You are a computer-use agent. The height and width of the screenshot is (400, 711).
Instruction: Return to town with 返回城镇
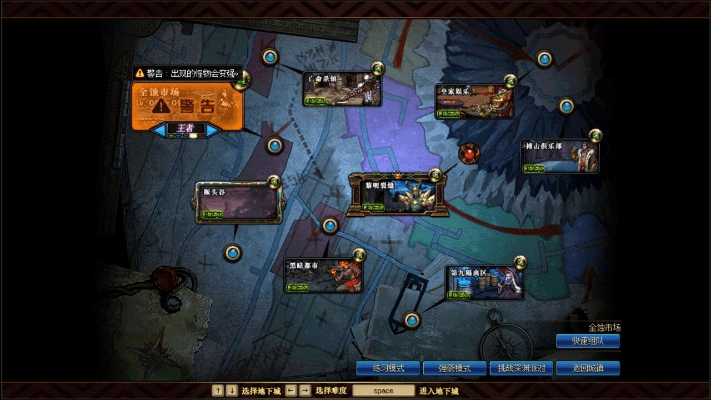click(588, 367)
